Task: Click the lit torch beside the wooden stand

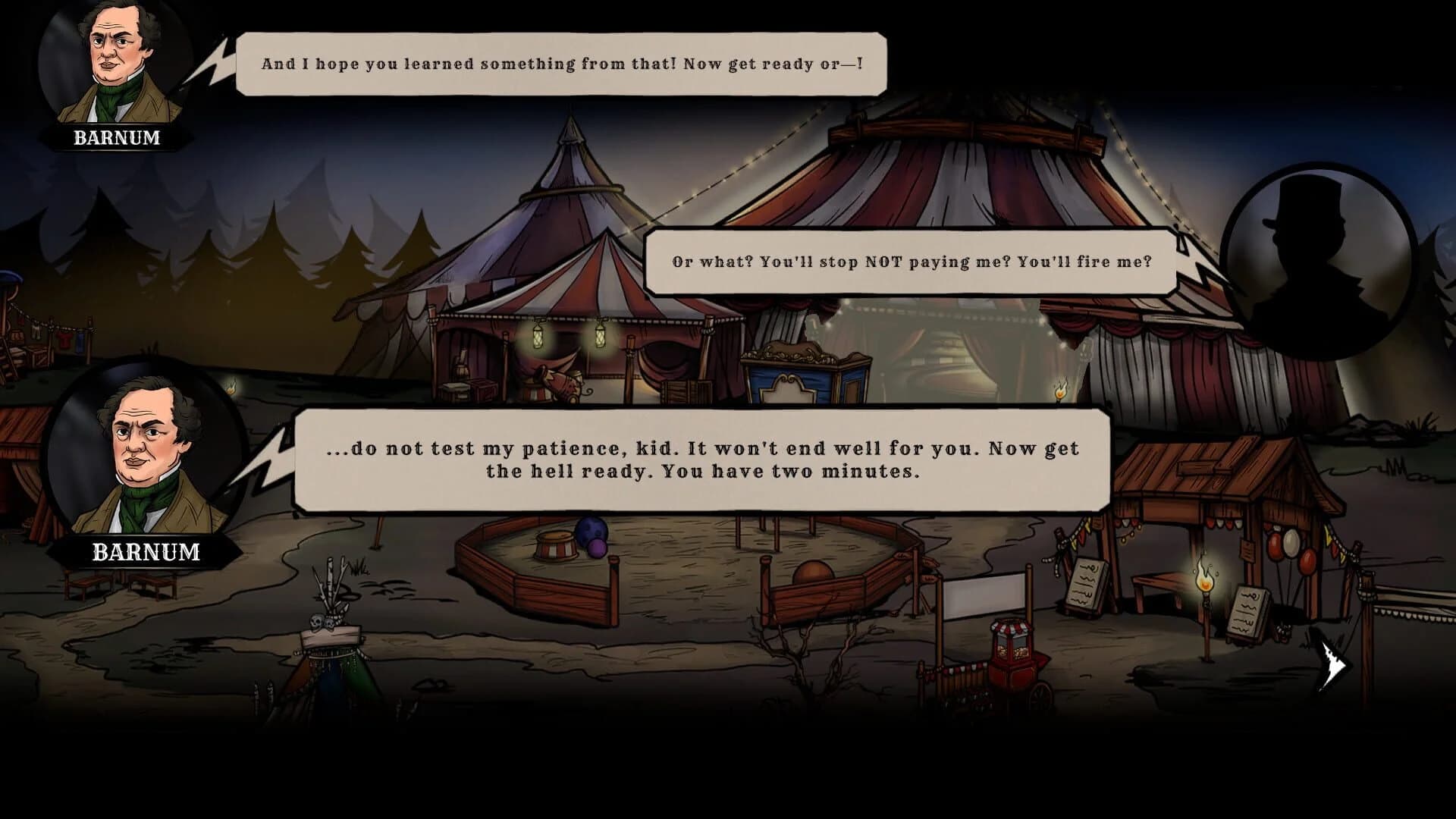Action: 1205,584
